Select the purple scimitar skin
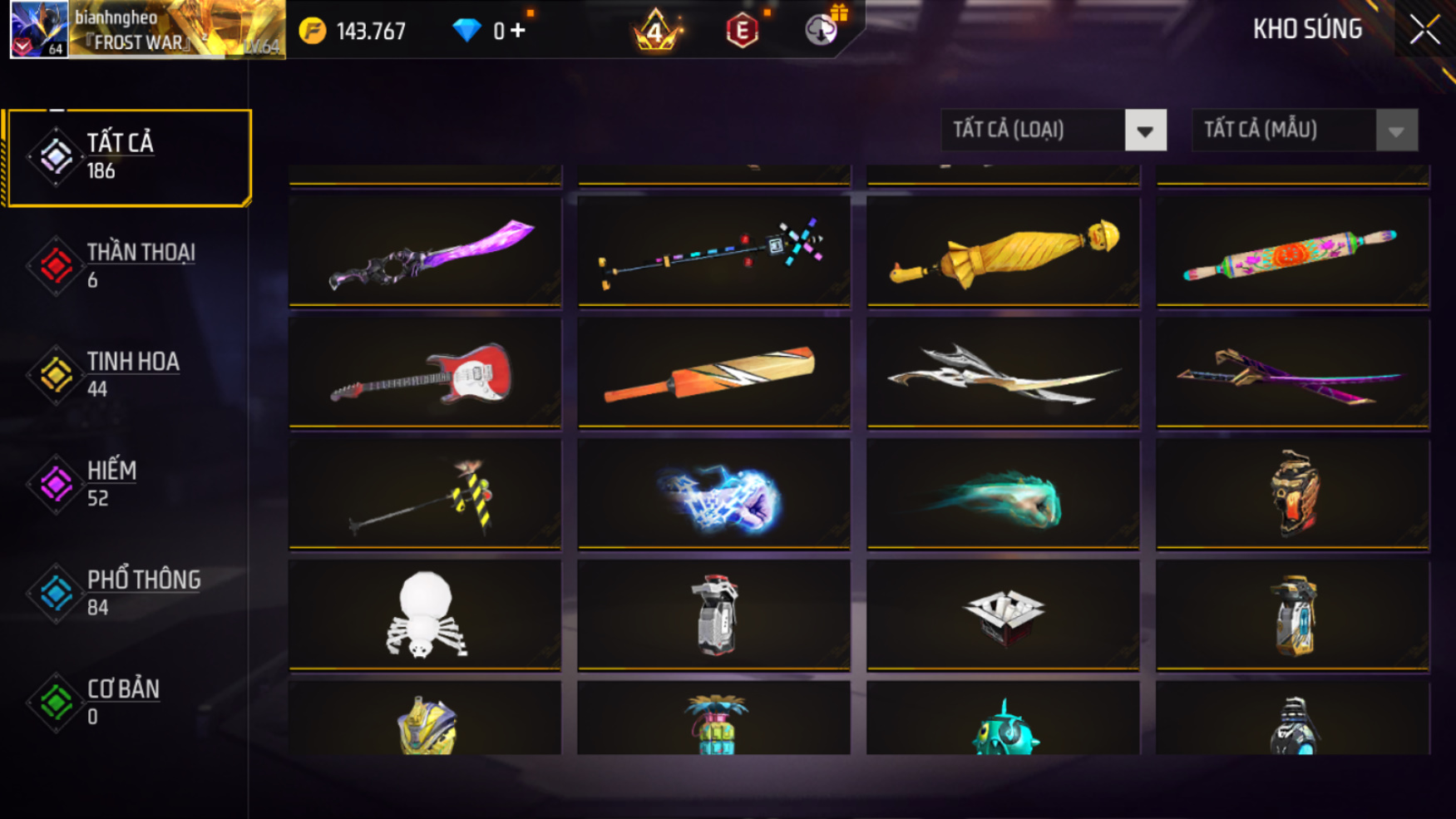 point(425,251)
